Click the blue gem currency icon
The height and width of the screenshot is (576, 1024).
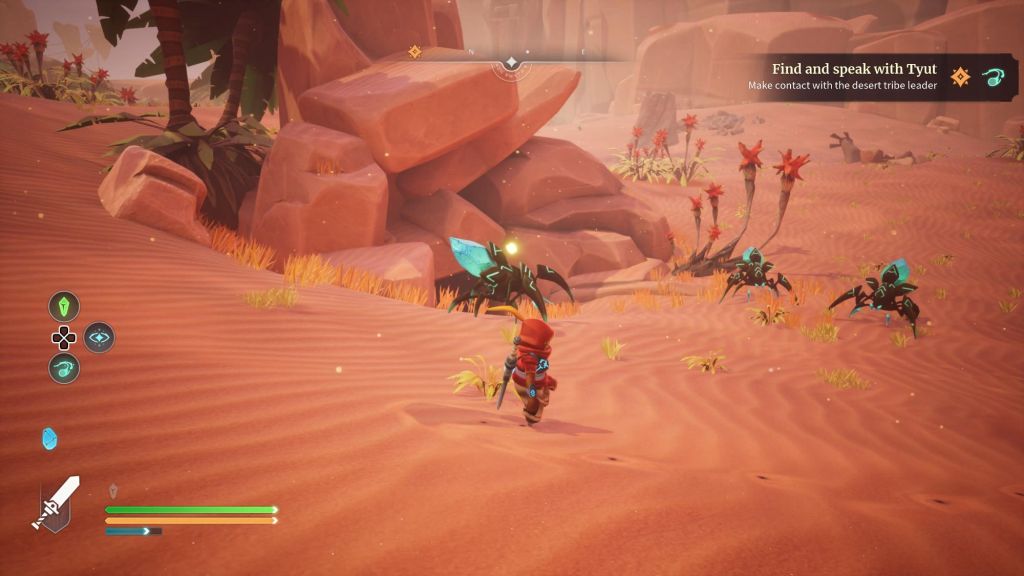49,438
